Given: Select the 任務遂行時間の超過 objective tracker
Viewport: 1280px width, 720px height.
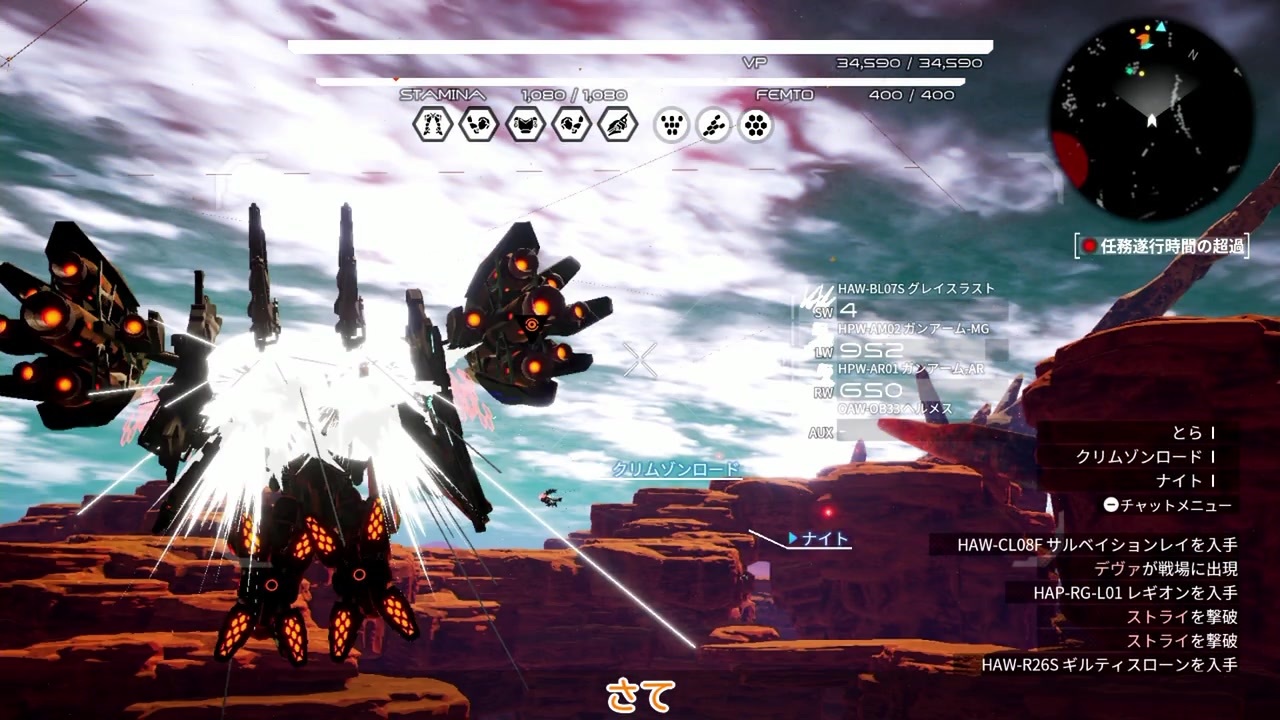Looking at the screenshot, I should (1163, 246).
